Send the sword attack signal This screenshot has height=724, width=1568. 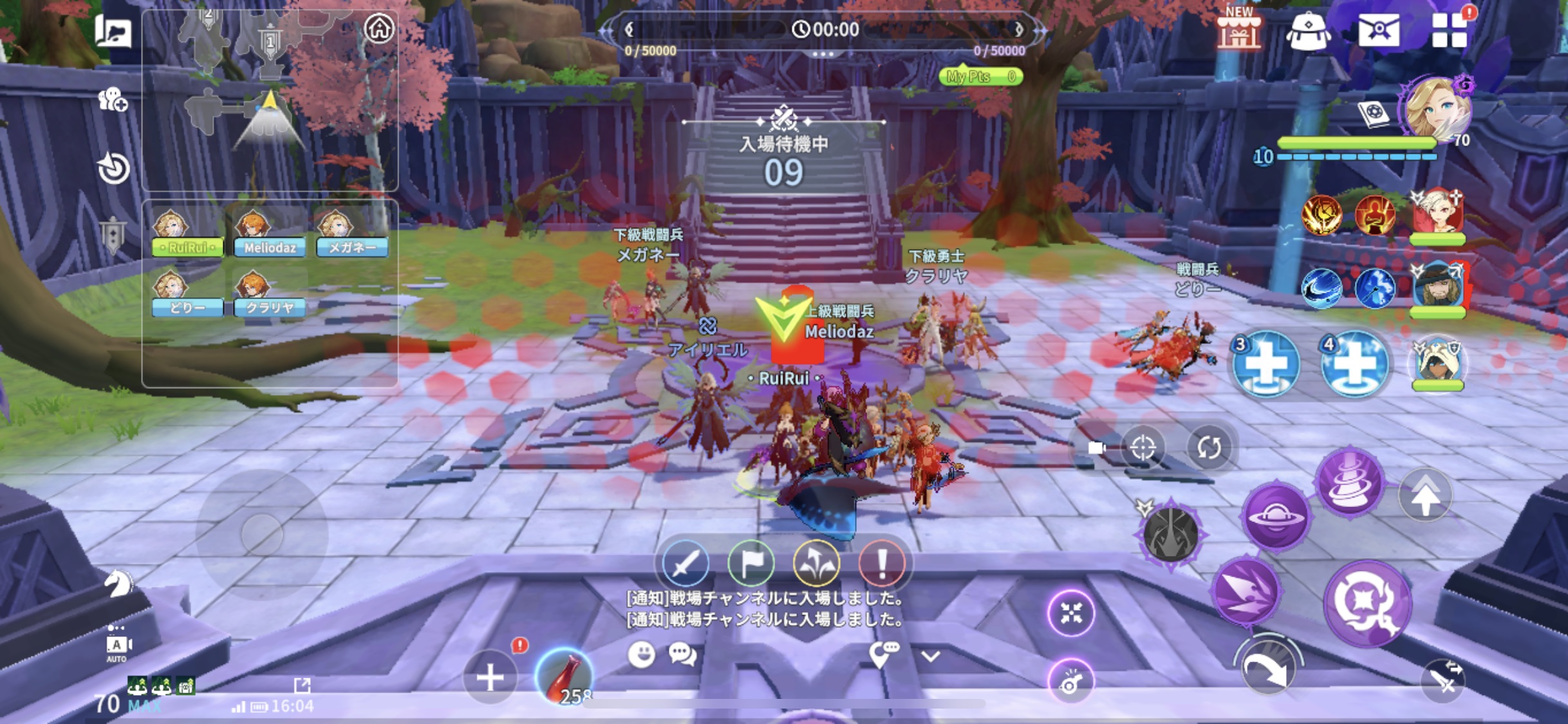686,564
